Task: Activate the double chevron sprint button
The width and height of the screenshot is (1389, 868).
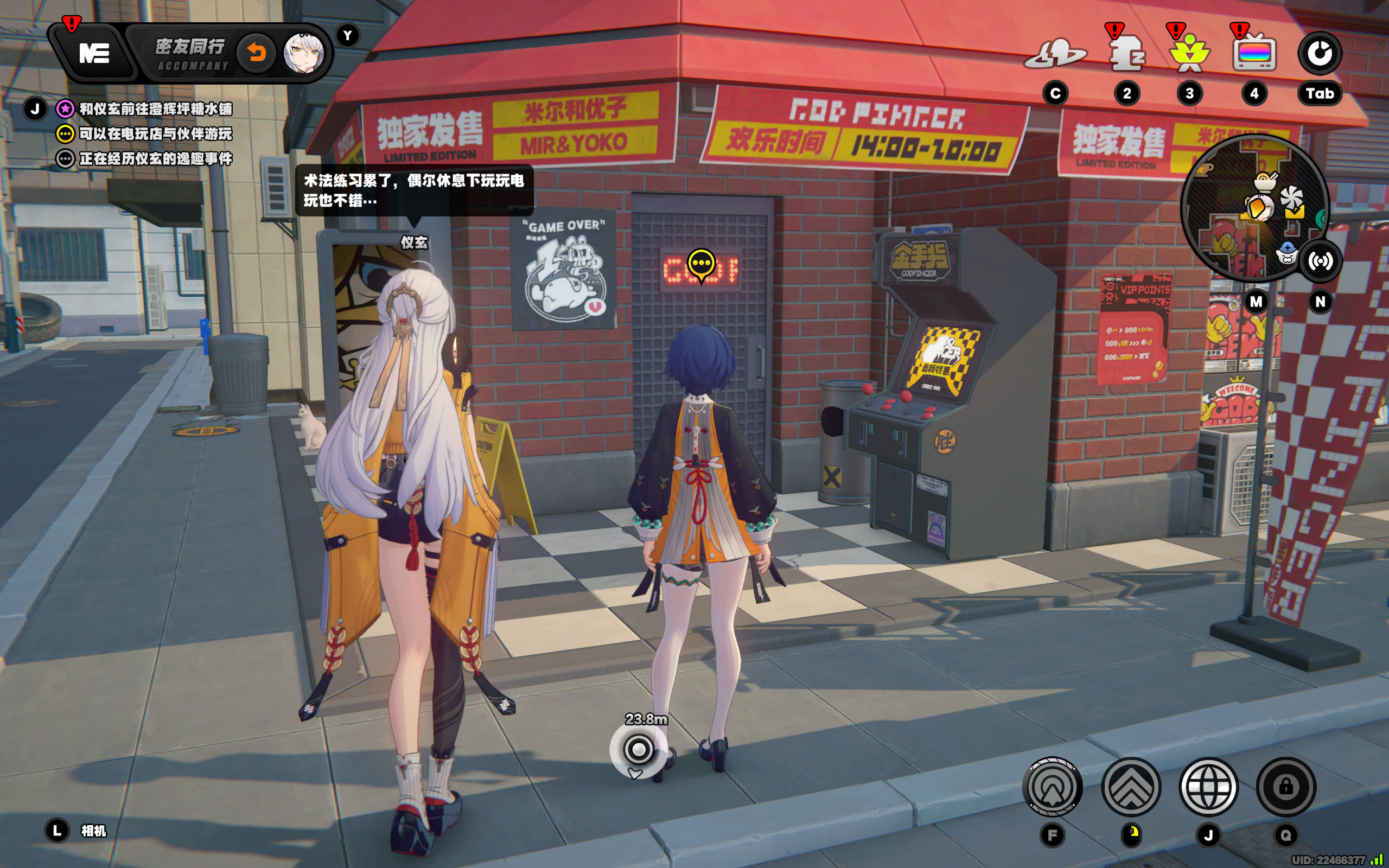Action: [1131, 787]
